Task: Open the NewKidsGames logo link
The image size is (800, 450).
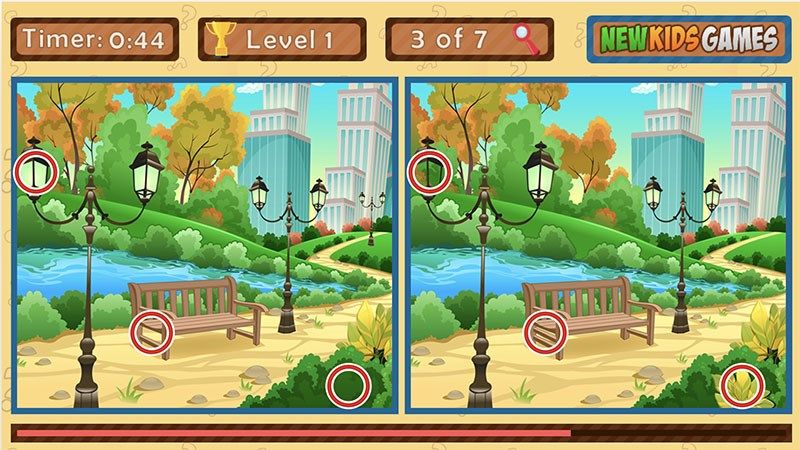Action: [687, 39]
